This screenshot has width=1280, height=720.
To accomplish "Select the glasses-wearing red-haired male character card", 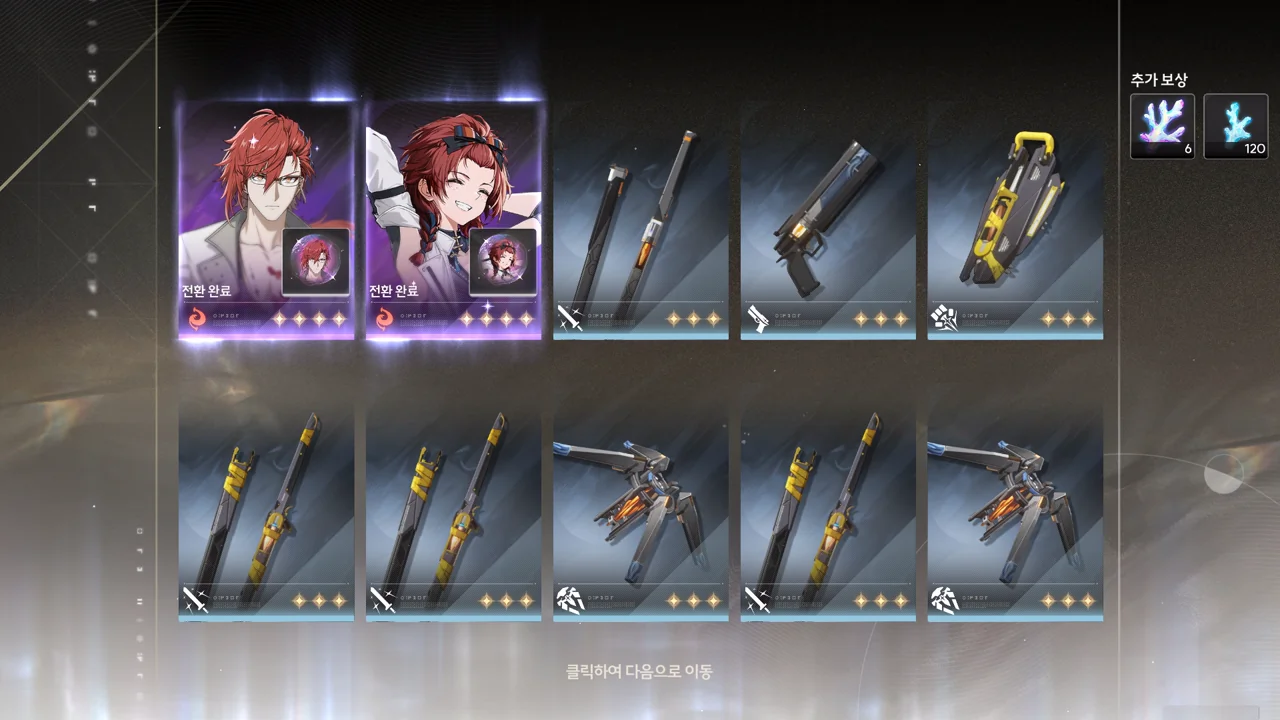I will pyautogui.click(x=266, y=220).
